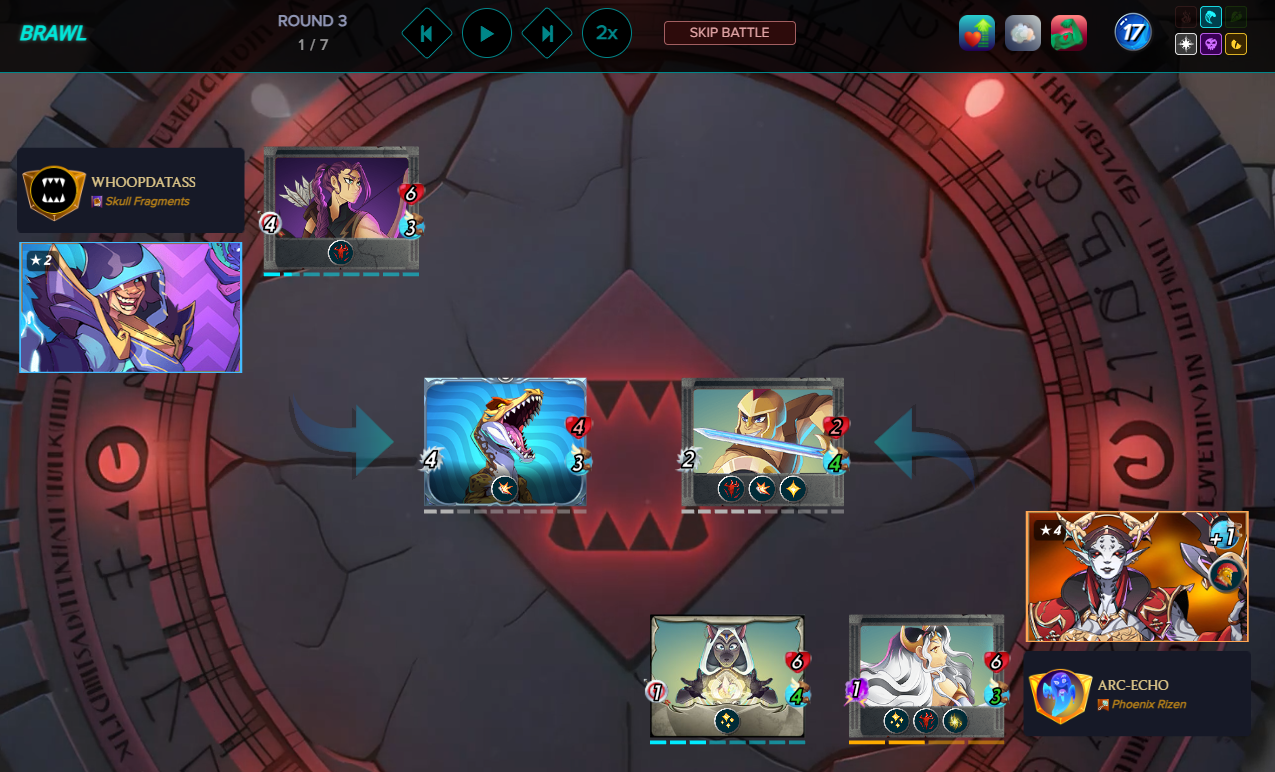Inspect the white-bearded elder card

coord(926,676)
